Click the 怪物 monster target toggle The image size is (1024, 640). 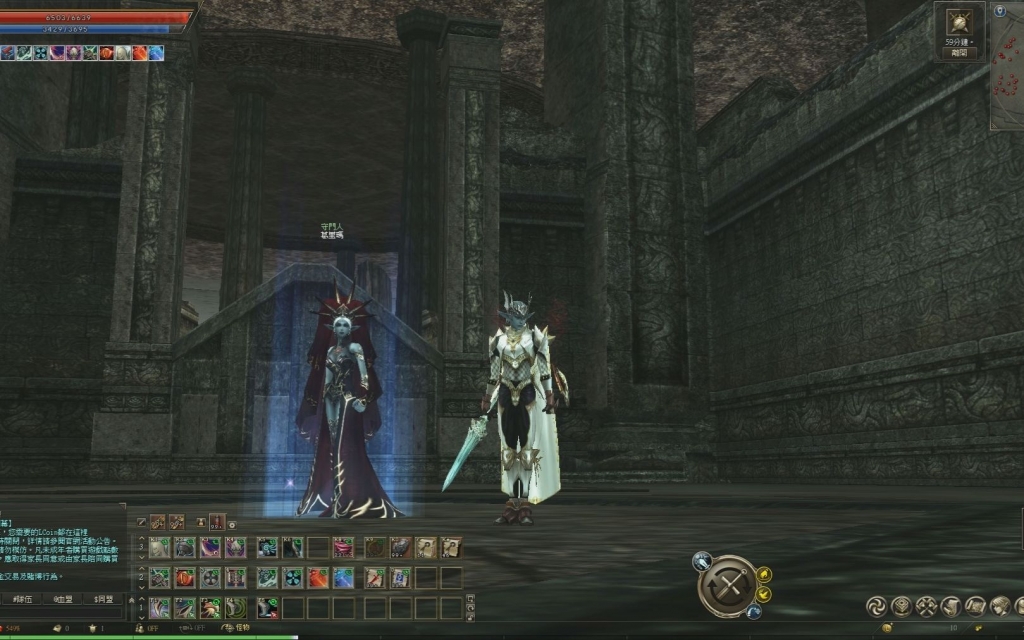coord(236,628)
